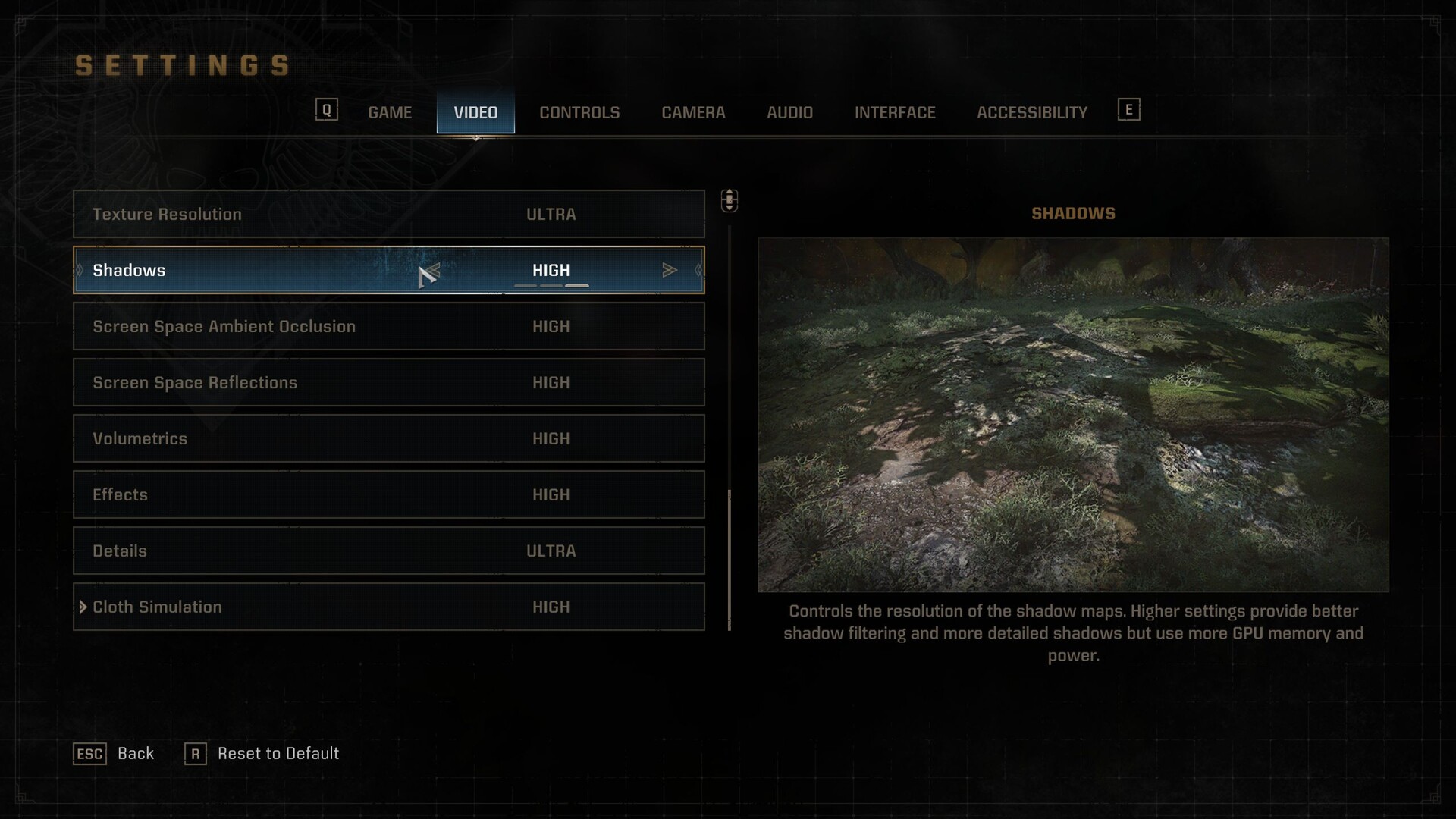Show the Audio settings

tap(789, 112)
